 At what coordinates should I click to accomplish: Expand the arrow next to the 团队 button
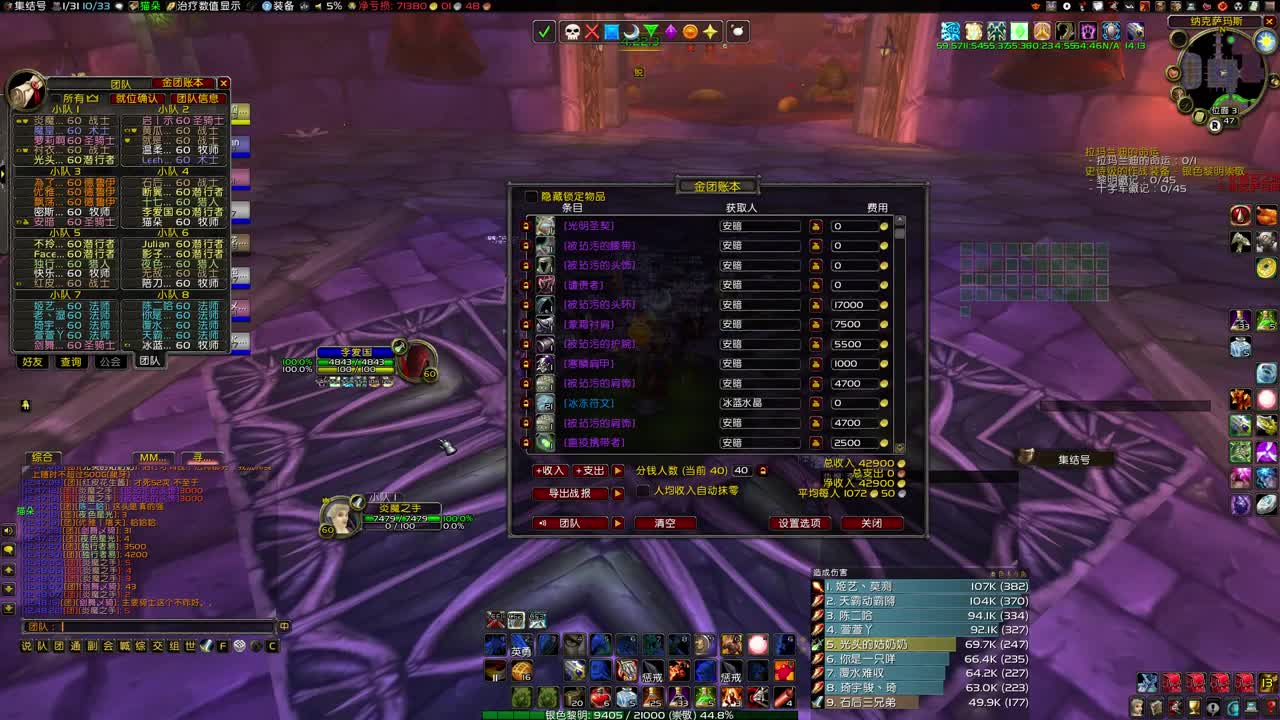tap(616, 523)
